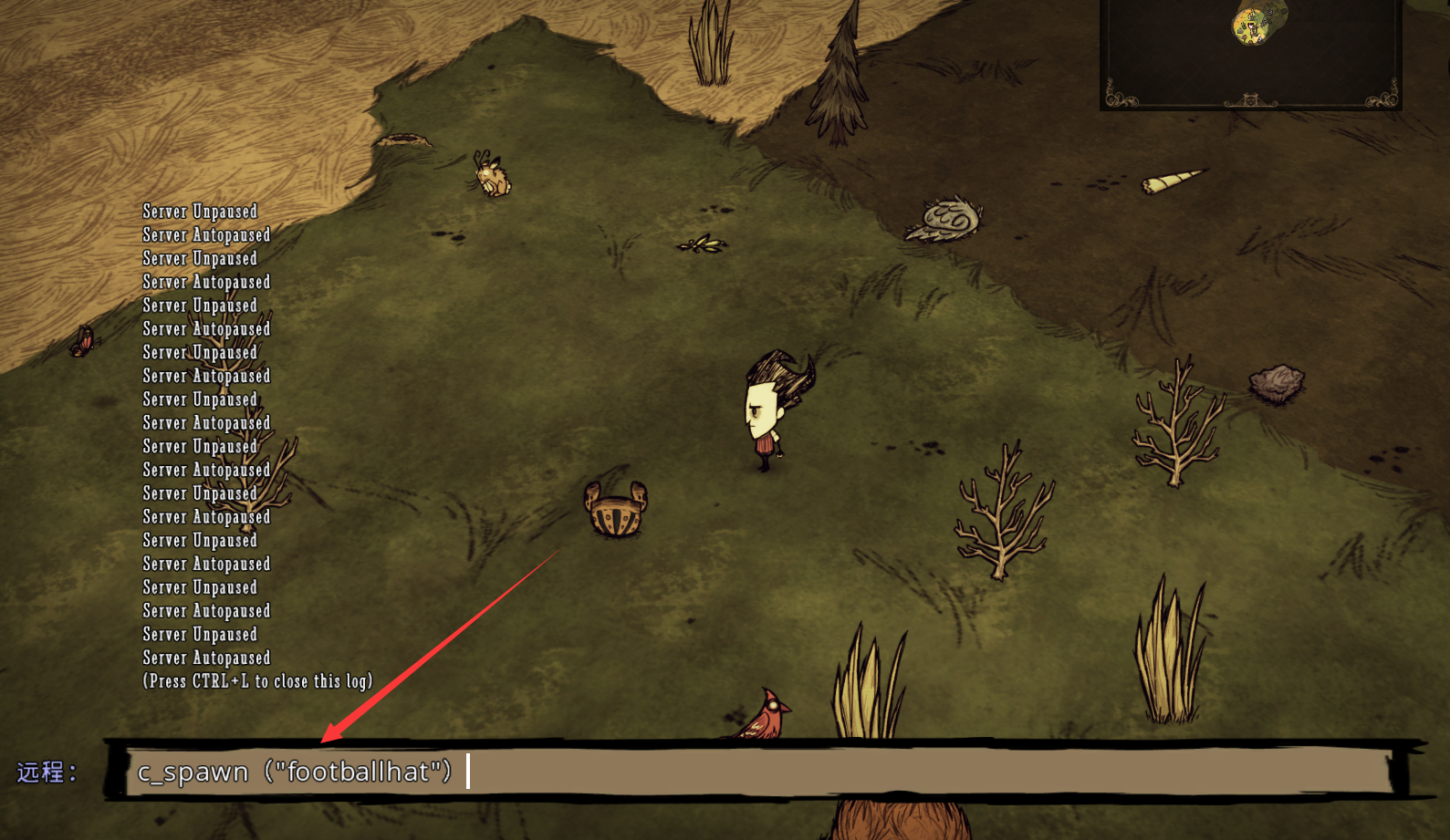
Task: Click the console command input field
Action: click(x=757, y=772)
